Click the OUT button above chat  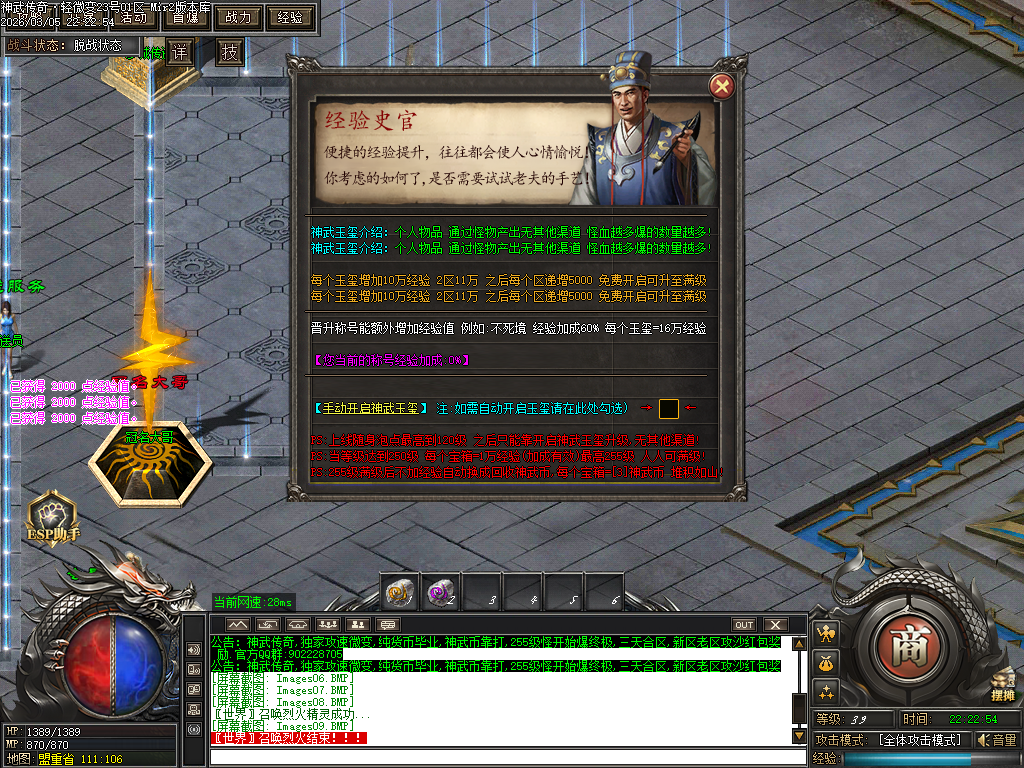click(x=743, y=625)
